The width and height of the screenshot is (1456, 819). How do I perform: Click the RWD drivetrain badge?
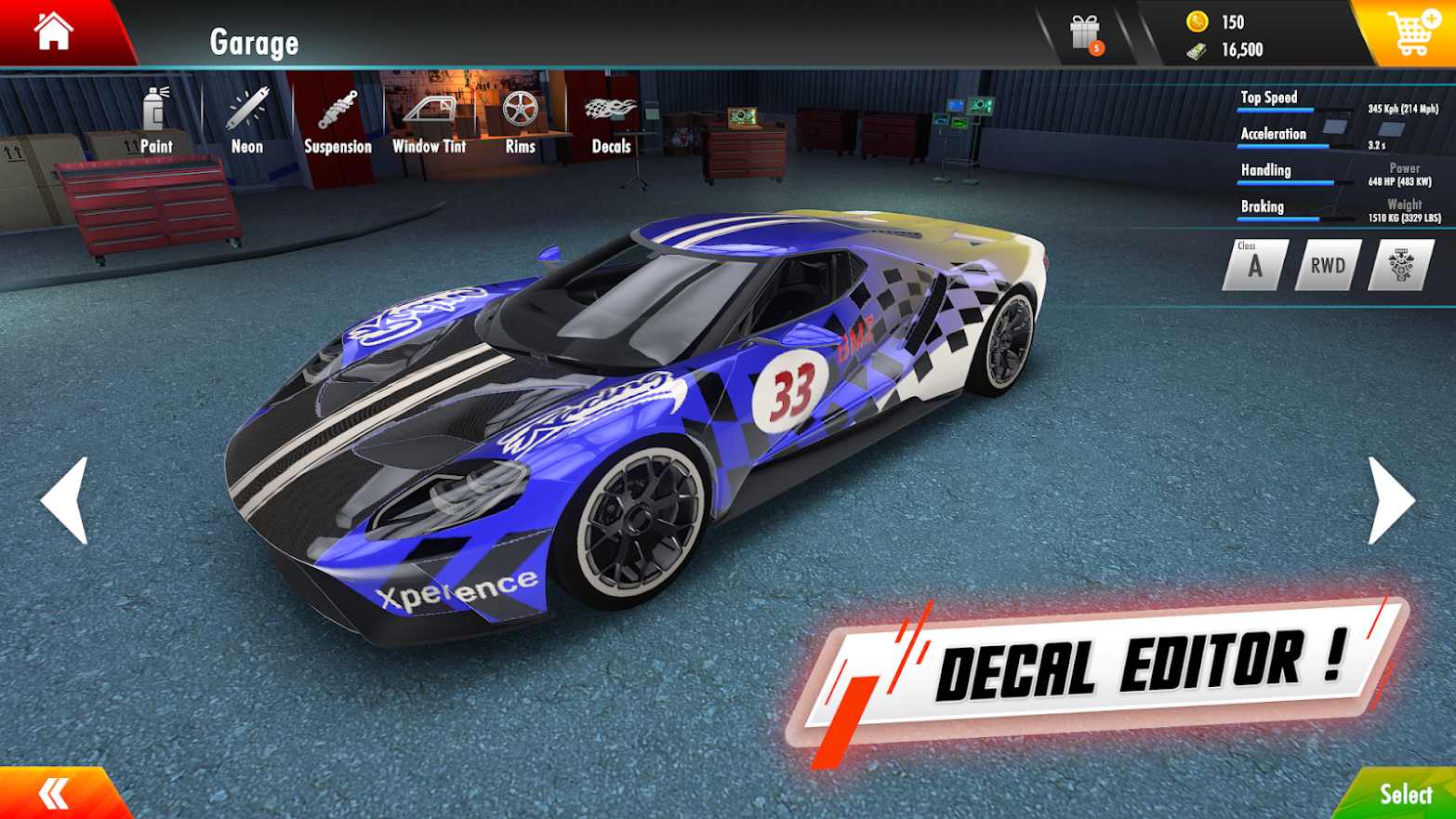(1327, 265)
